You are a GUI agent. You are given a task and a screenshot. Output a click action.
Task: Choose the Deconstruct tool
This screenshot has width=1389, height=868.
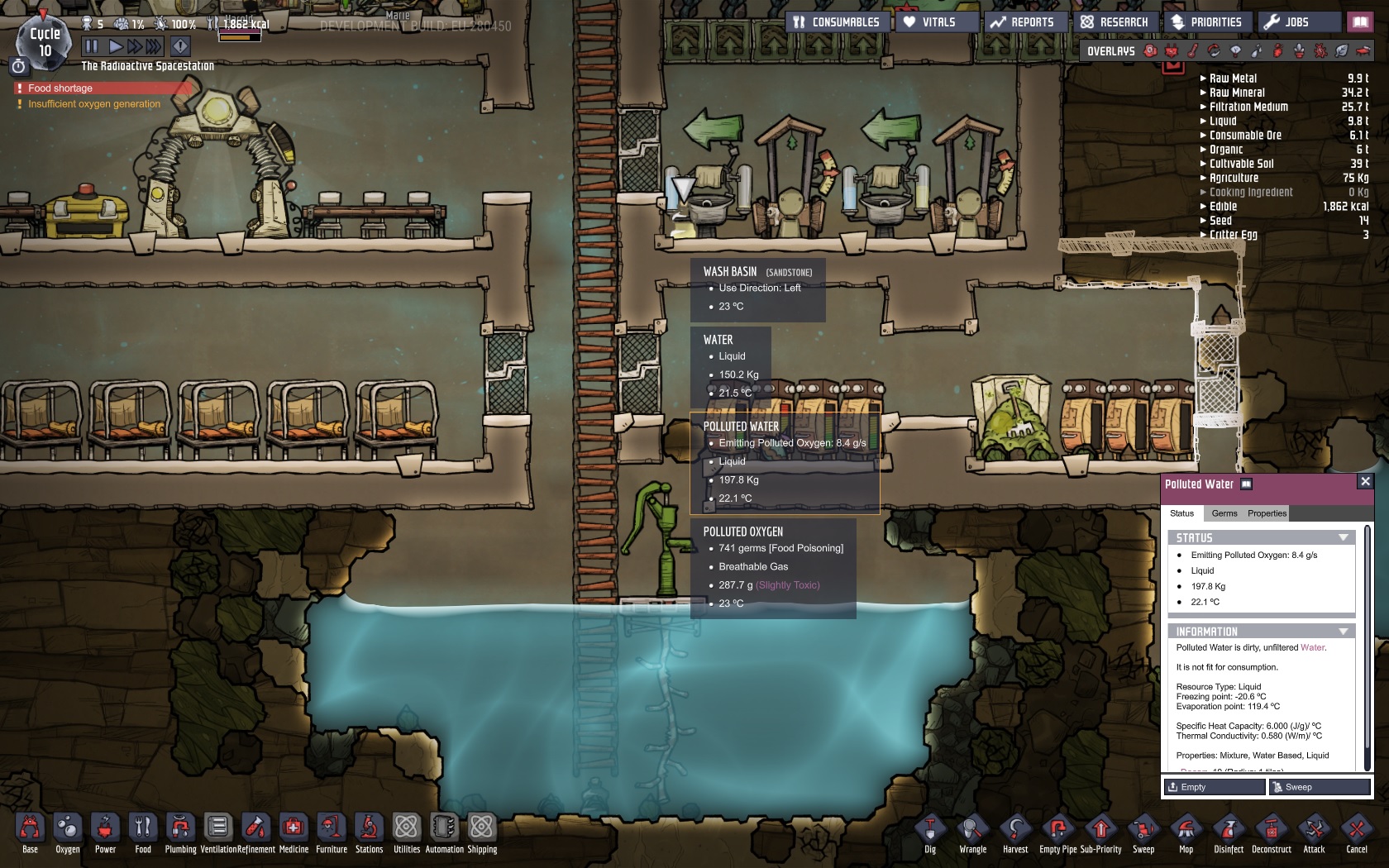pyautogui.click(x=1271, y=832)
